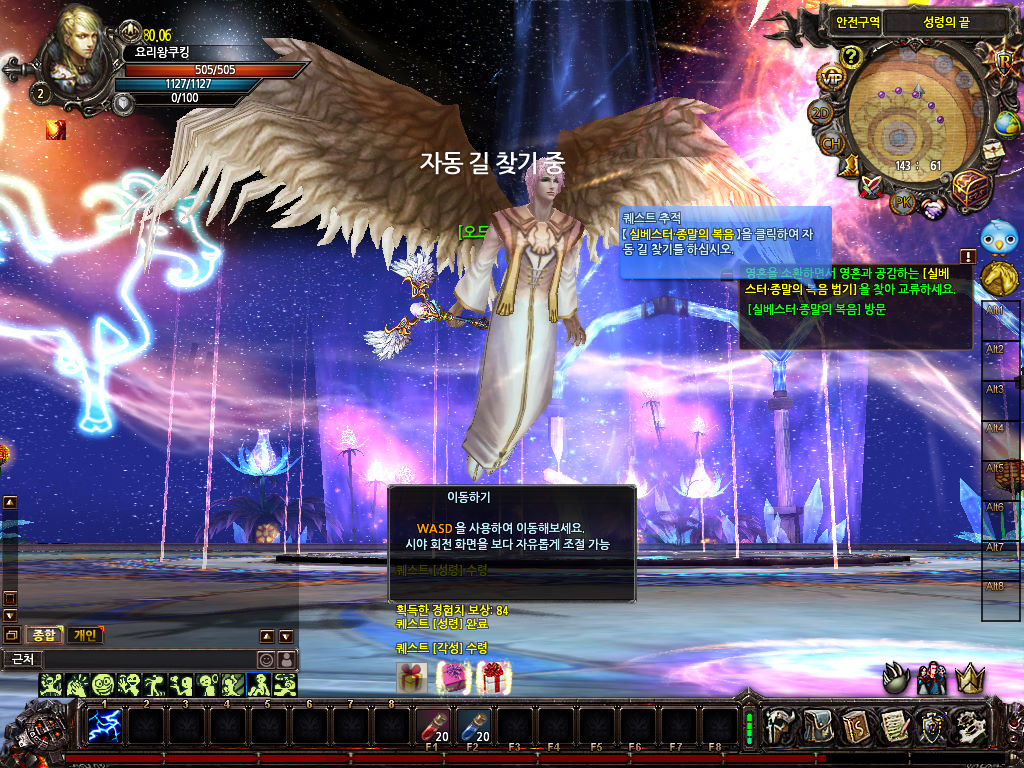1024x768 pixels.
Task: Open the golden horse mount icon
Action: pos(997,277)
